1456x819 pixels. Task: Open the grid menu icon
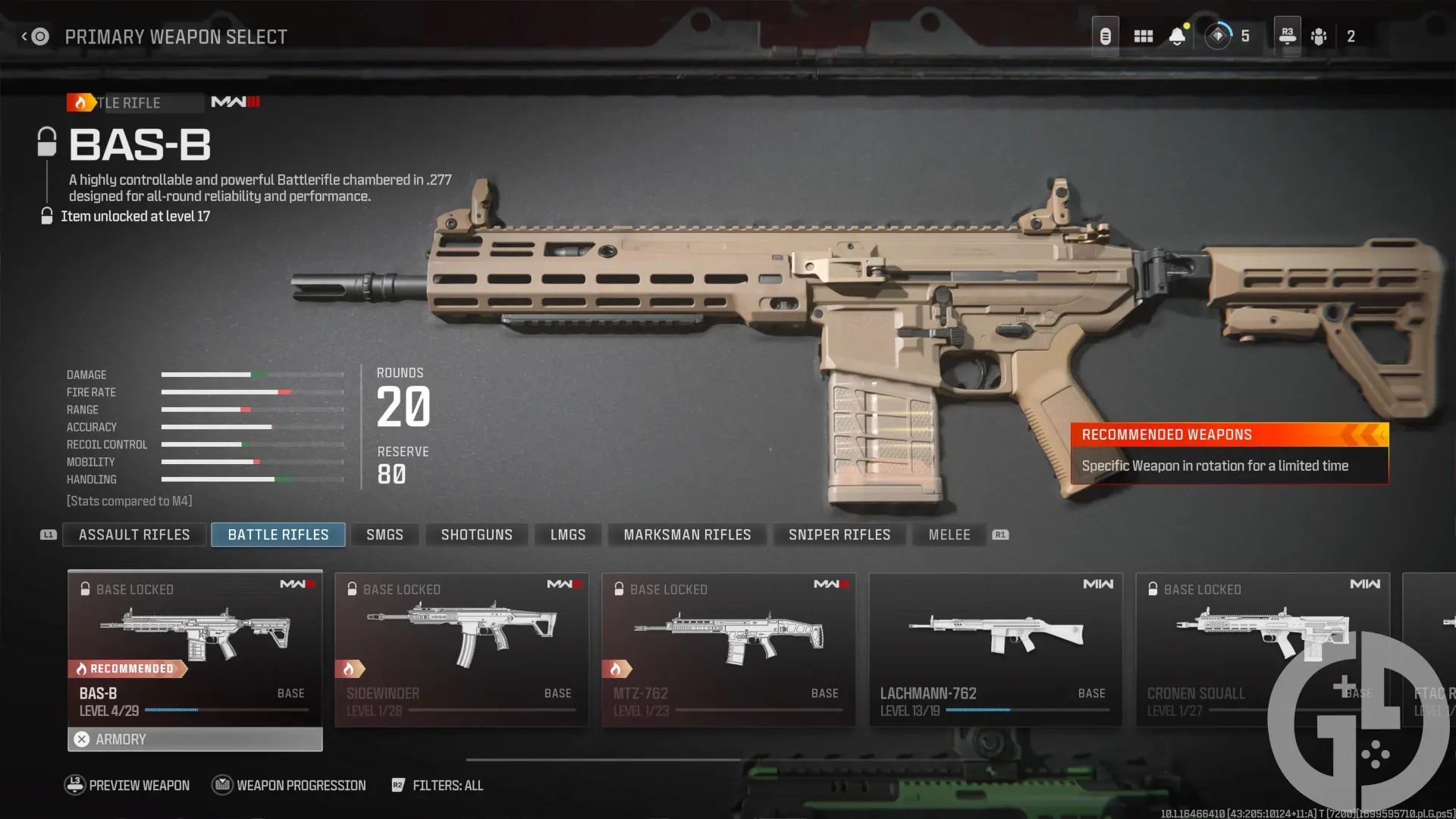click(1143, 35)
